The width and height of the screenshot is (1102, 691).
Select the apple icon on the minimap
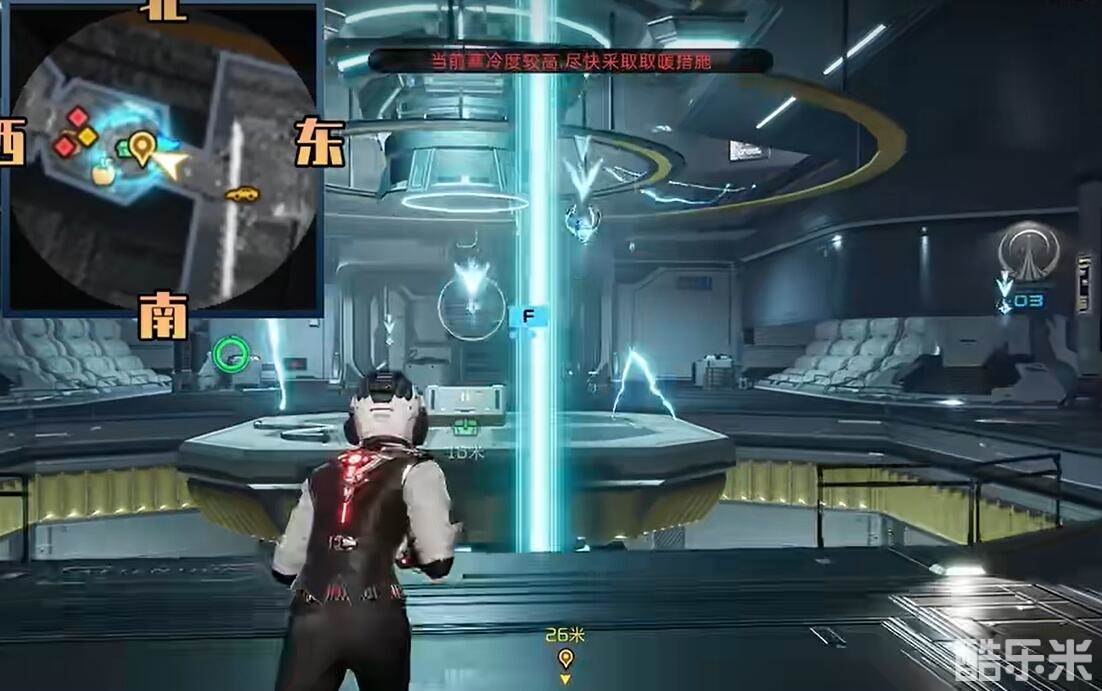(x=102, y=175)
